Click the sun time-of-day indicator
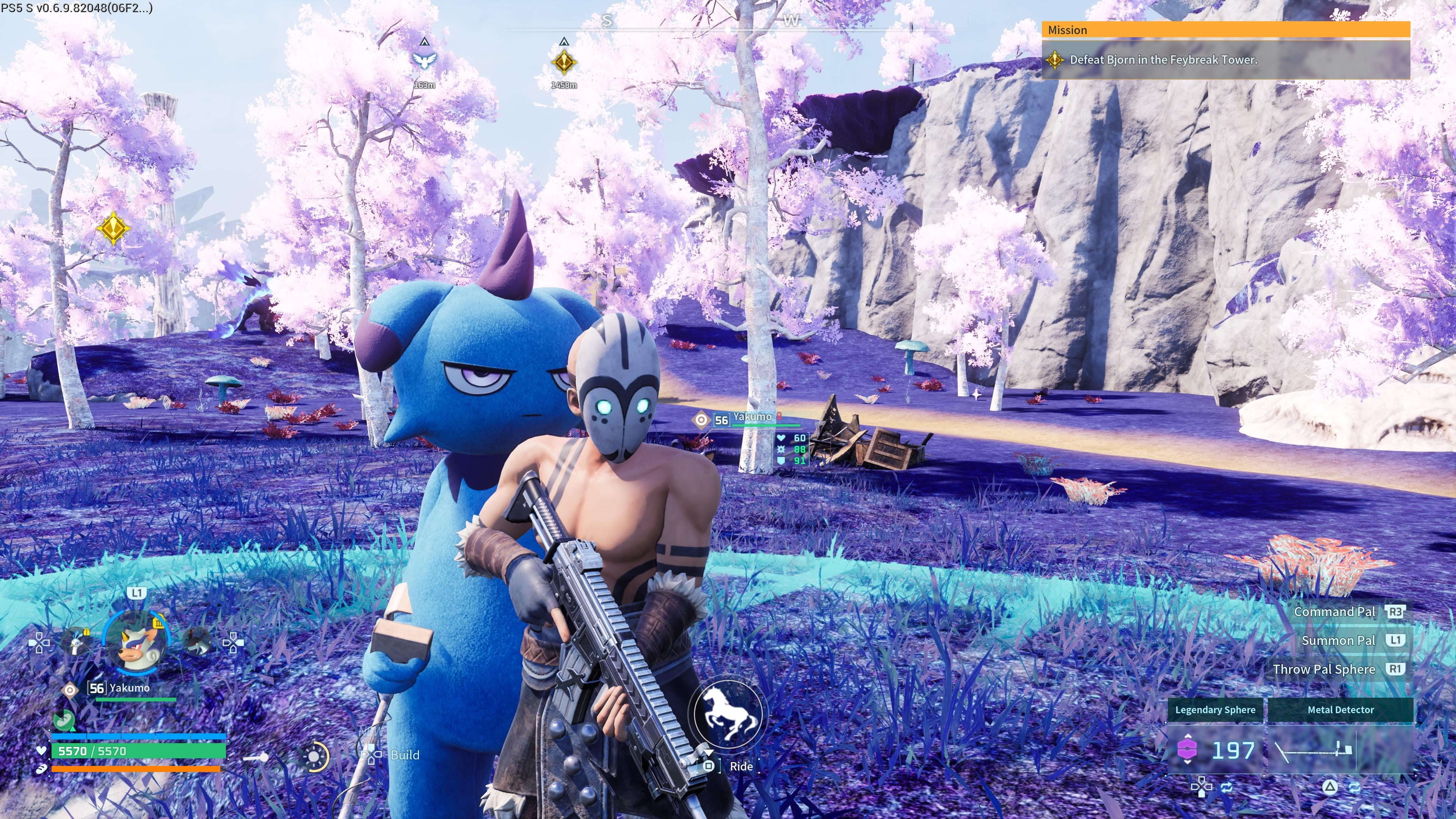This screenshot has height=819, width=1456. [314, 756]
